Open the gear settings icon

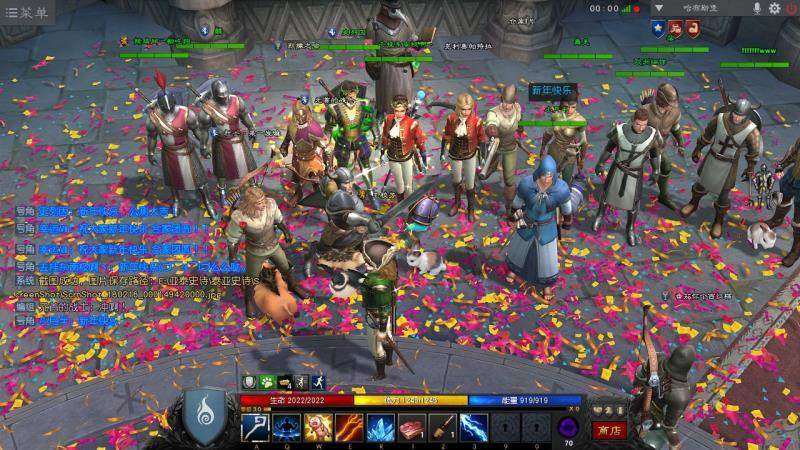point(774,8)
